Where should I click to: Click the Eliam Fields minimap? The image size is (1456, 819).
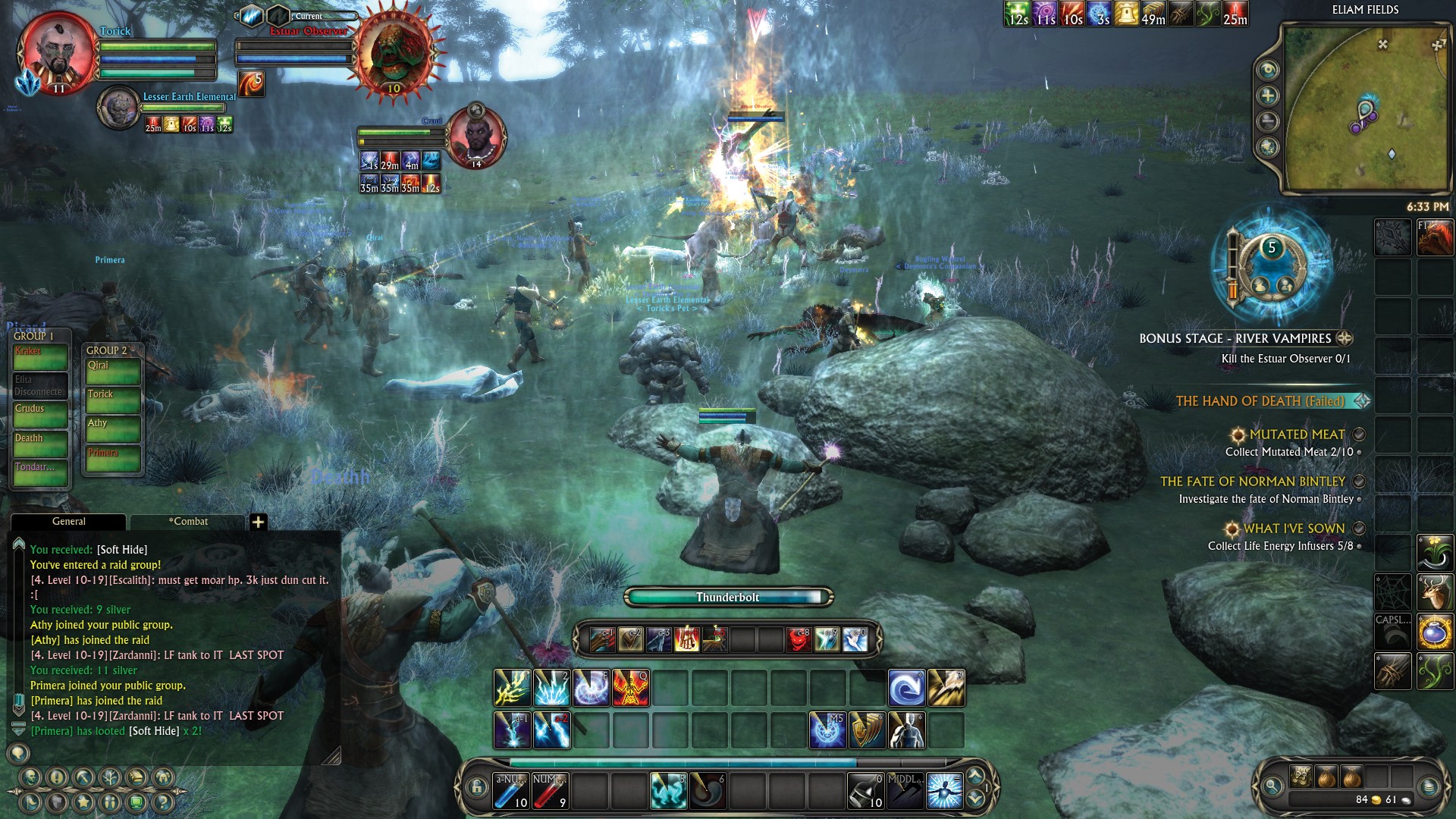click(x=1363, y=106)
